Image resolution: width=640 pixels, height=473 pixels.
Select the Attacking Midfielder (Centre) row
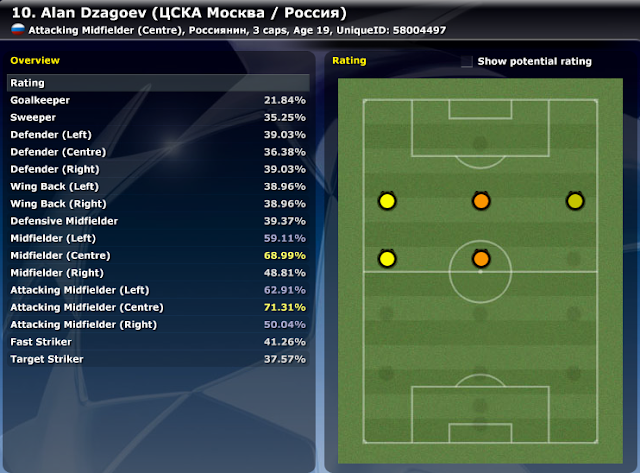(x=158, y=307)
